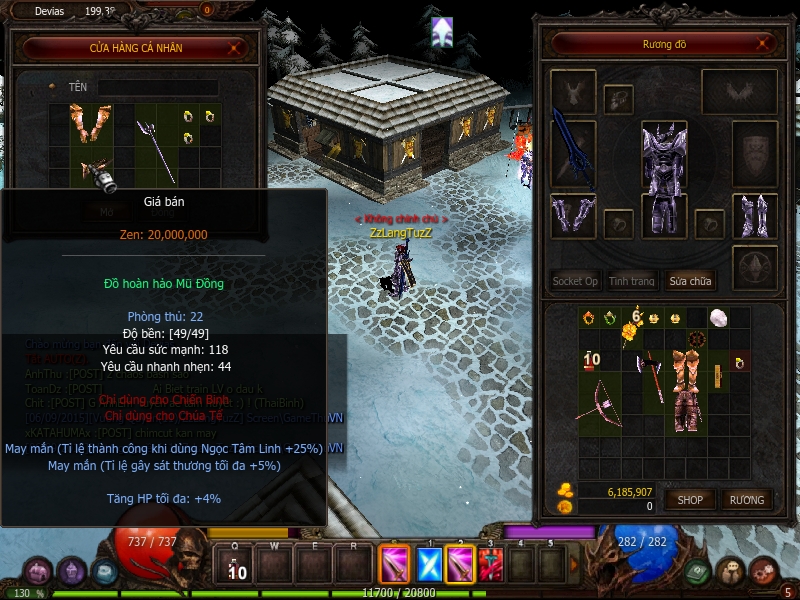Close the Rương đồ inventory panel
Viewport: 800px width, 600px height.
(x=764, y=44)
